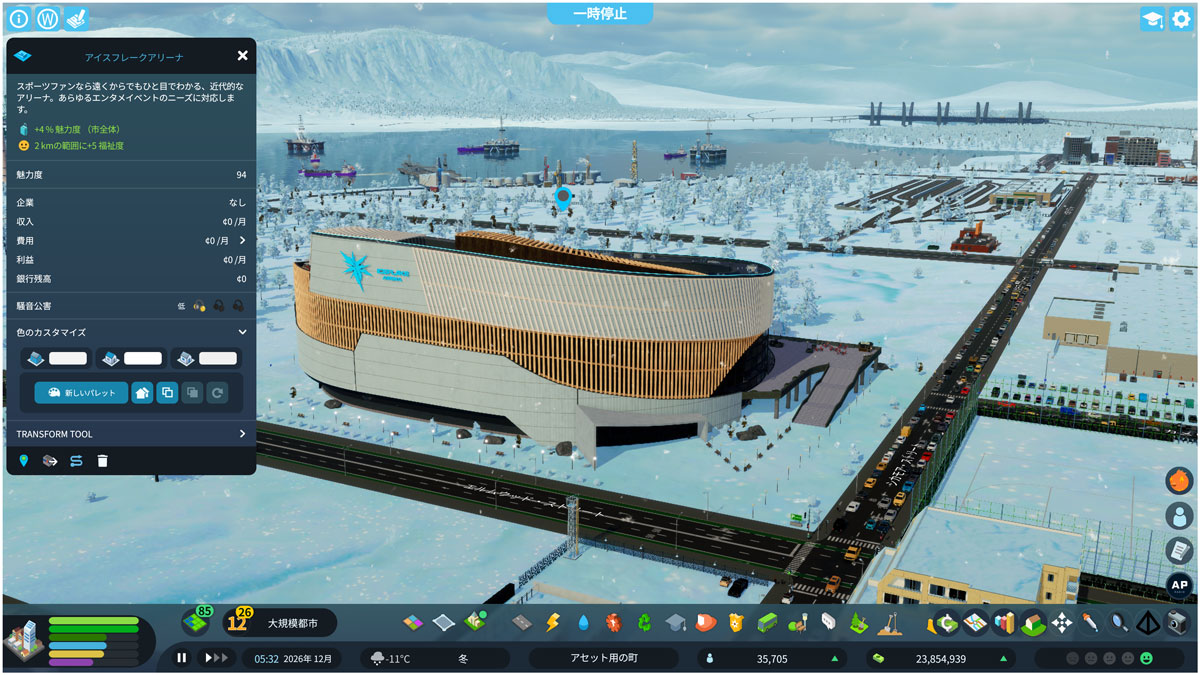The height and width of the screenshot is (675, 1200).
Task: Click the 新しいパレット button
Action: [x=81, y=393]
